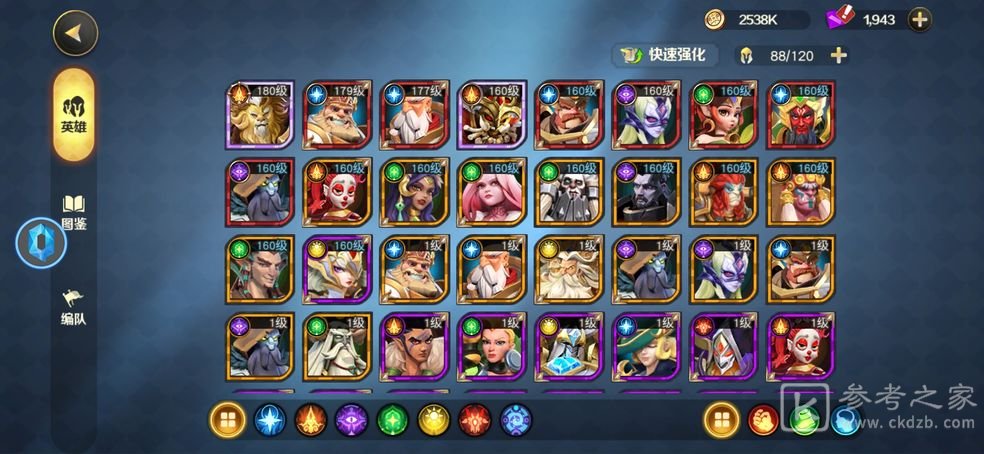984x454 pixels.
Task: Add more purple gems with plus button
Action: pyautogui.click(x=919, y=19)
